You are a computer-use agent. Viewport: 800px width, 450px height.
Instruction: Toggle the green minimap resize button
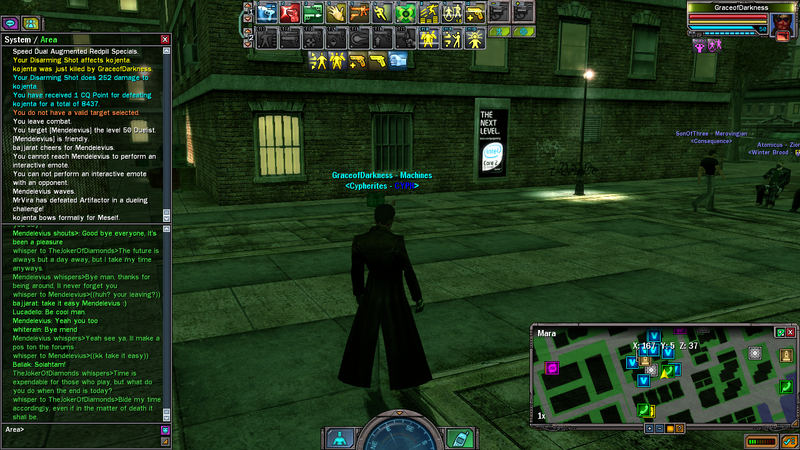[x=780, y=331]
